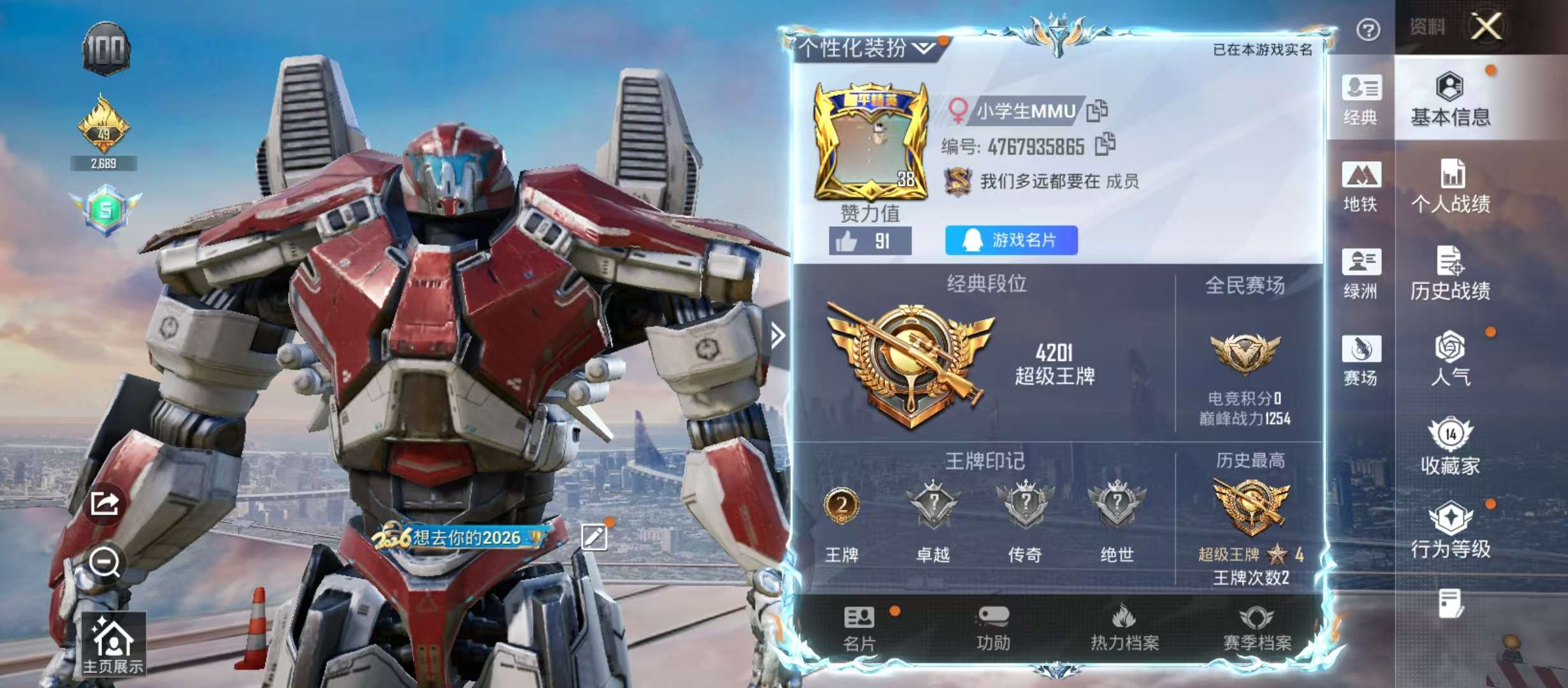The height and width of the screenshot is (688, 1568).
Task: Switch to the 功勋 merit tab
Action: click(993, 629)
